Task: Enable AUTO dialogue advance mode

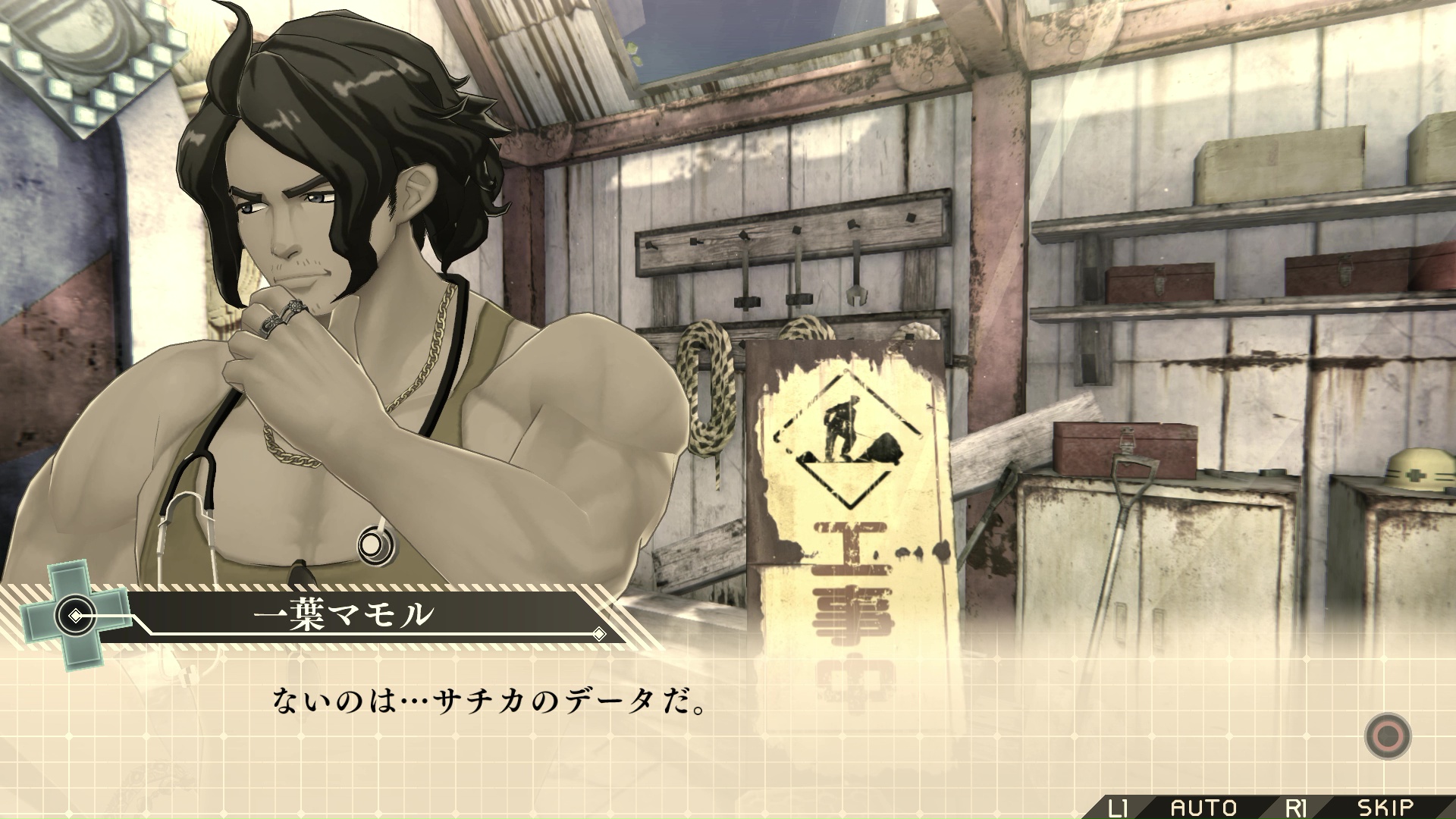Action: coord(1203,808)
